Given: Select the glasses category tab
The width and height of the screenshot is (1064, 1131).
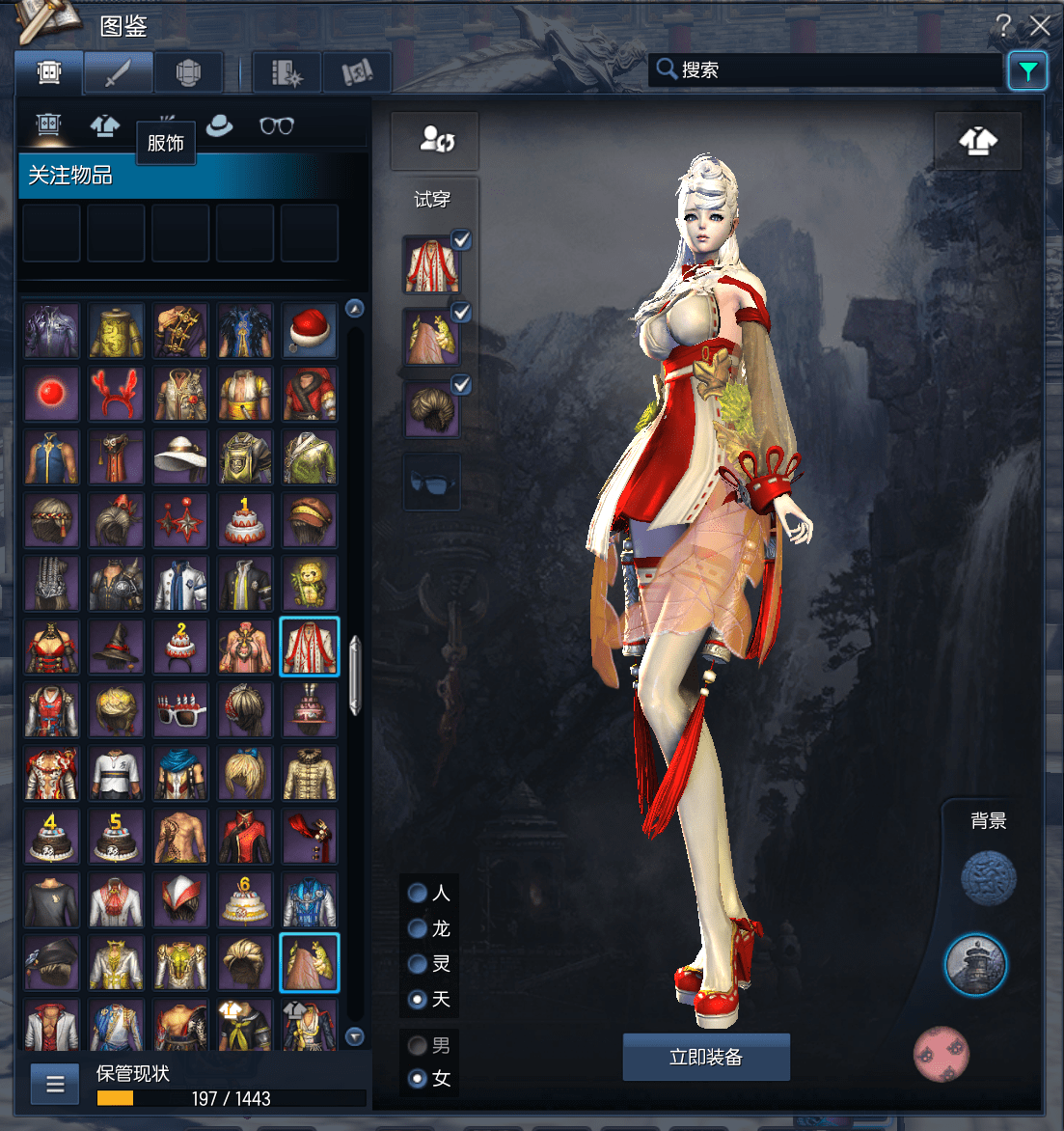Looking at the screenshot, I should tap(277, 125).
